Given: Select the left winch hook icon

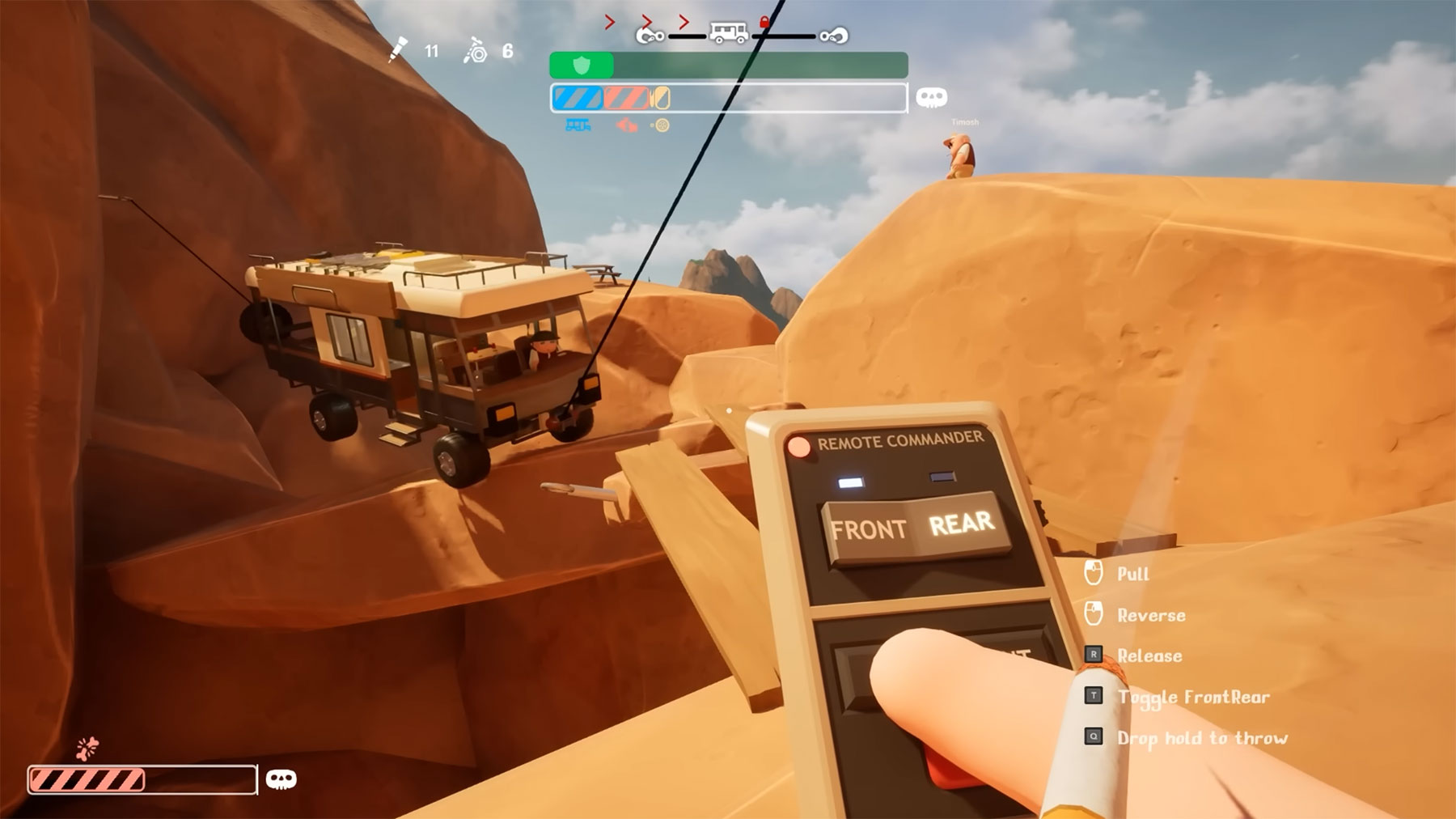Looking at the screenshot, I should pyautogui.click(x=649, y=35).
